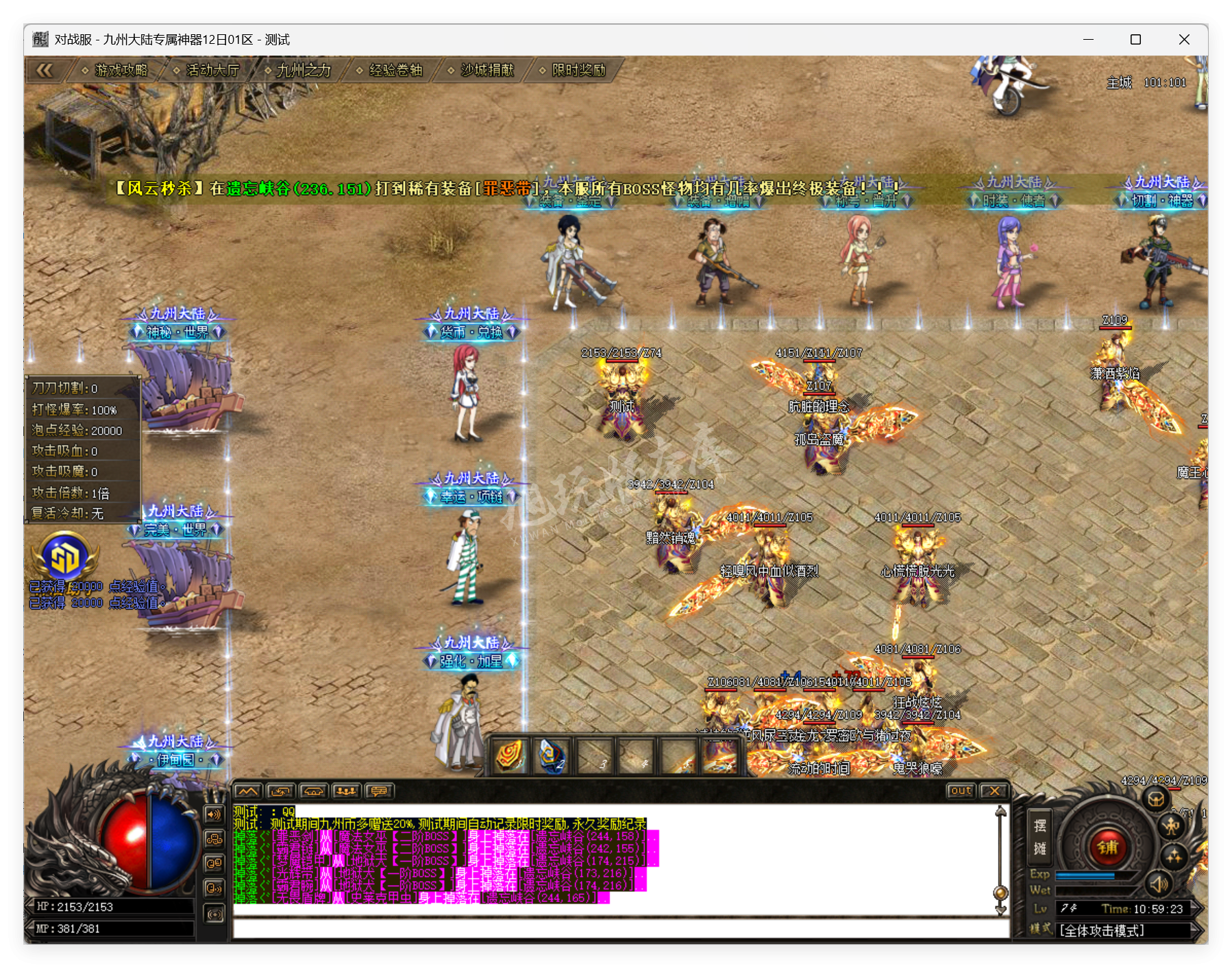
Task: Click the zigzag chart icon in the chat toolbar
Action: [x=247, y=792]
